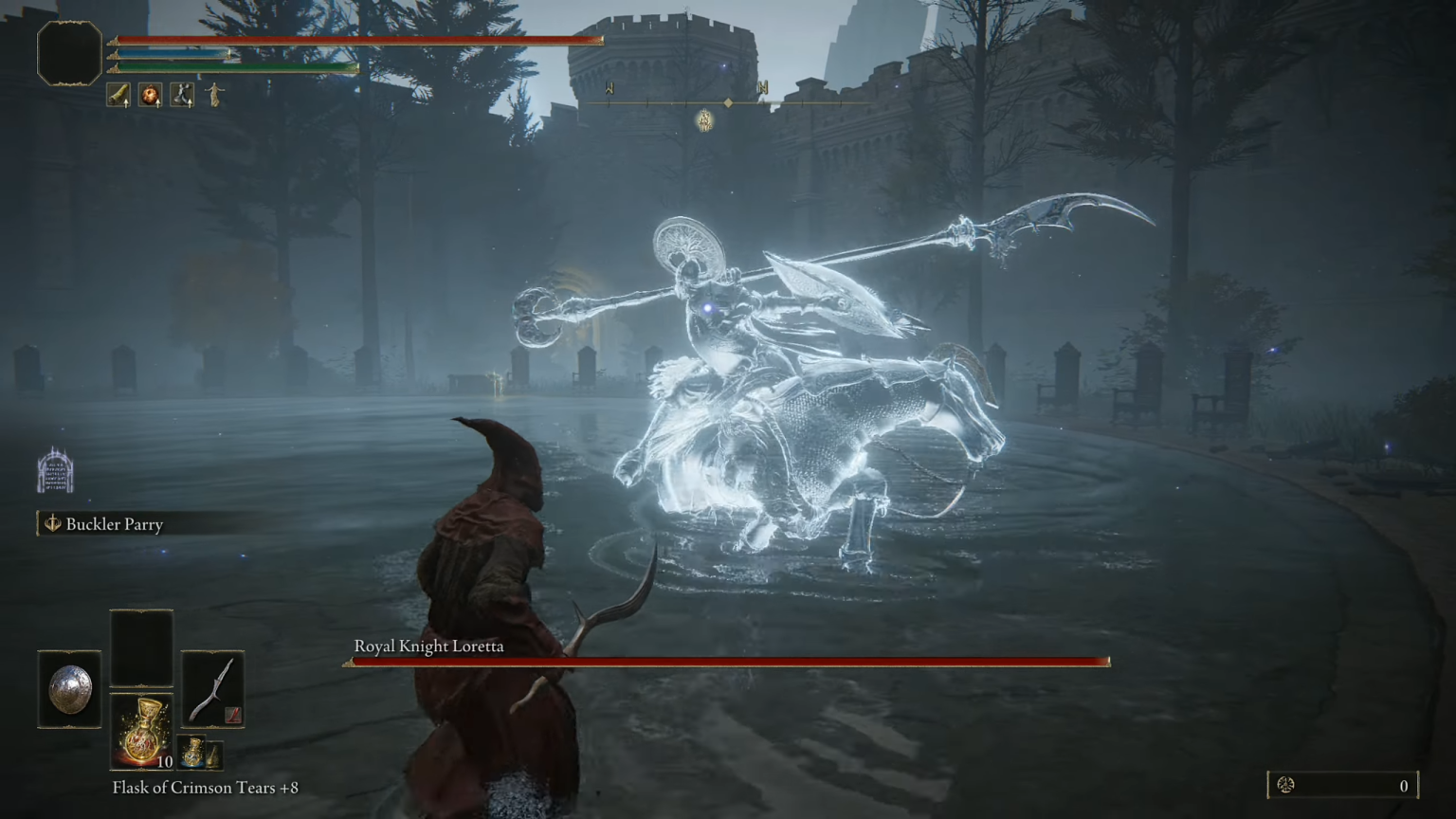The height and width of the screenshot is (819, 1456).
Task: Toggle the upgrade arrow under the orb item
Action: click(157, 104)
